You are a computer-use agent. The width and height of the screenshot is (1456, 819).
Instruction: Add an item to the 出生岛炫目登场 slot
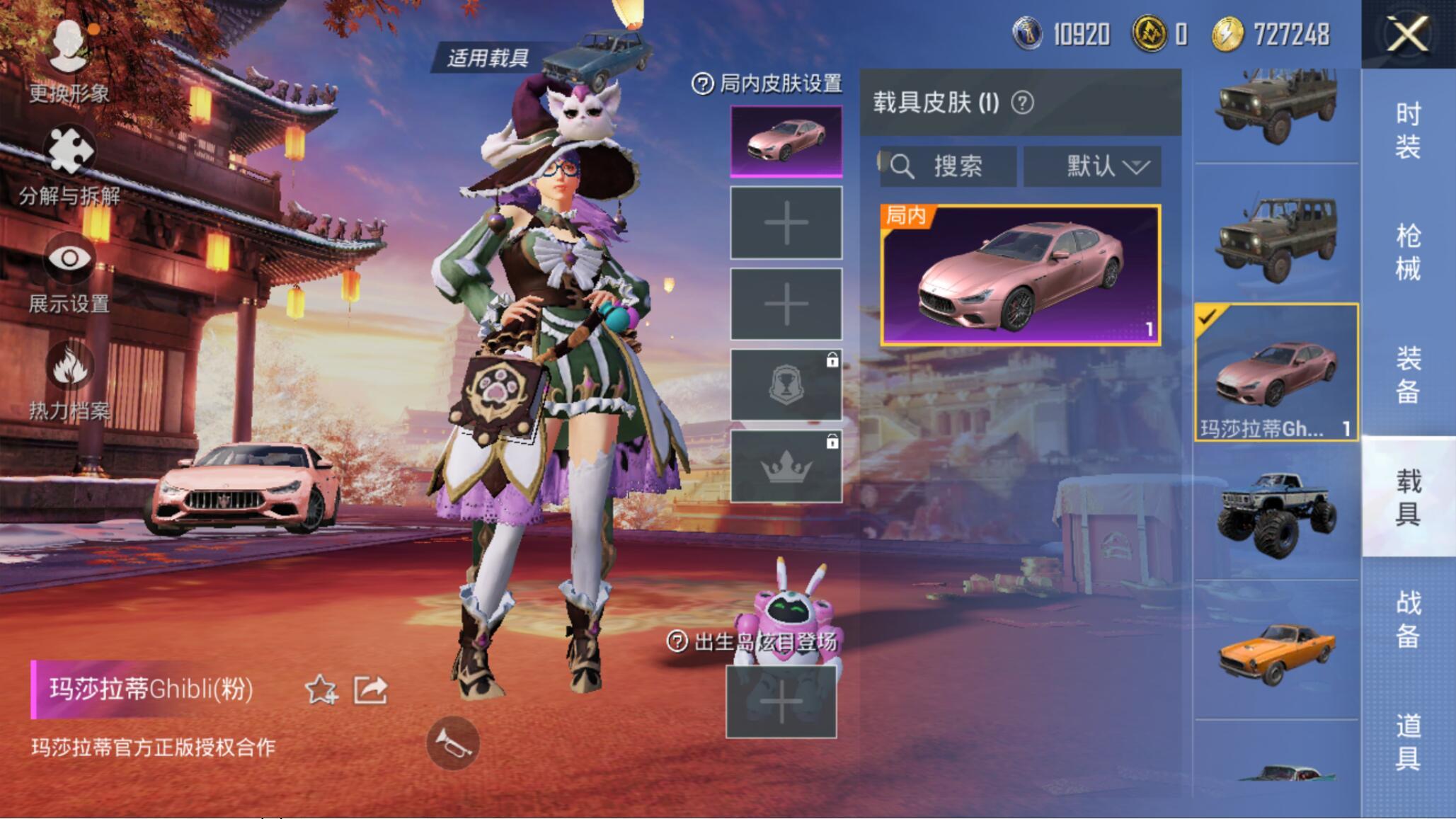coord(781,703)
